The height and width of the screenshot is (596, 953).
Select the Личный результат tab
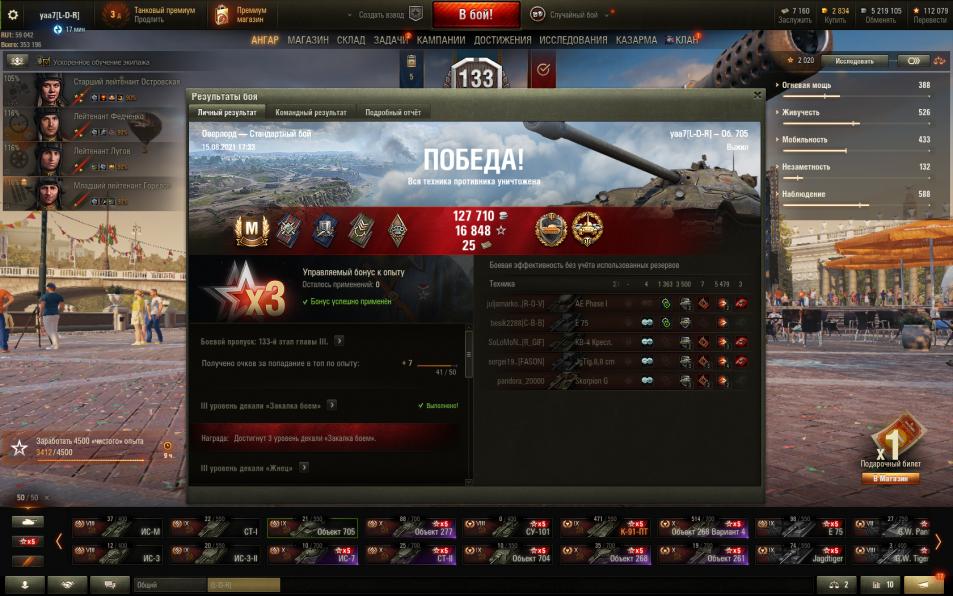click(x=227, y=113)
